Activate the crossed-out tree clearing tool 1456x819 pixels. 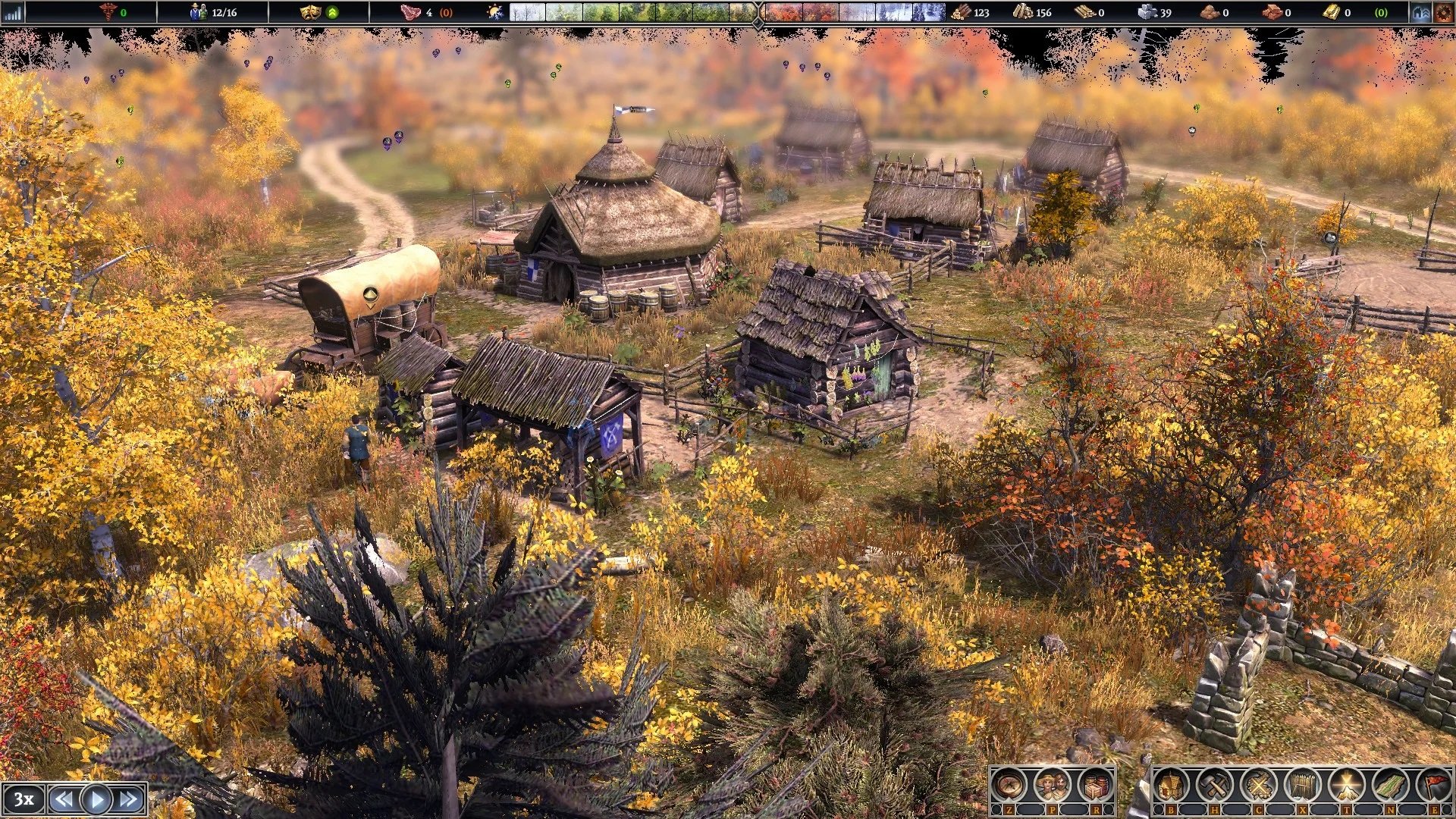click(1258, 785)
